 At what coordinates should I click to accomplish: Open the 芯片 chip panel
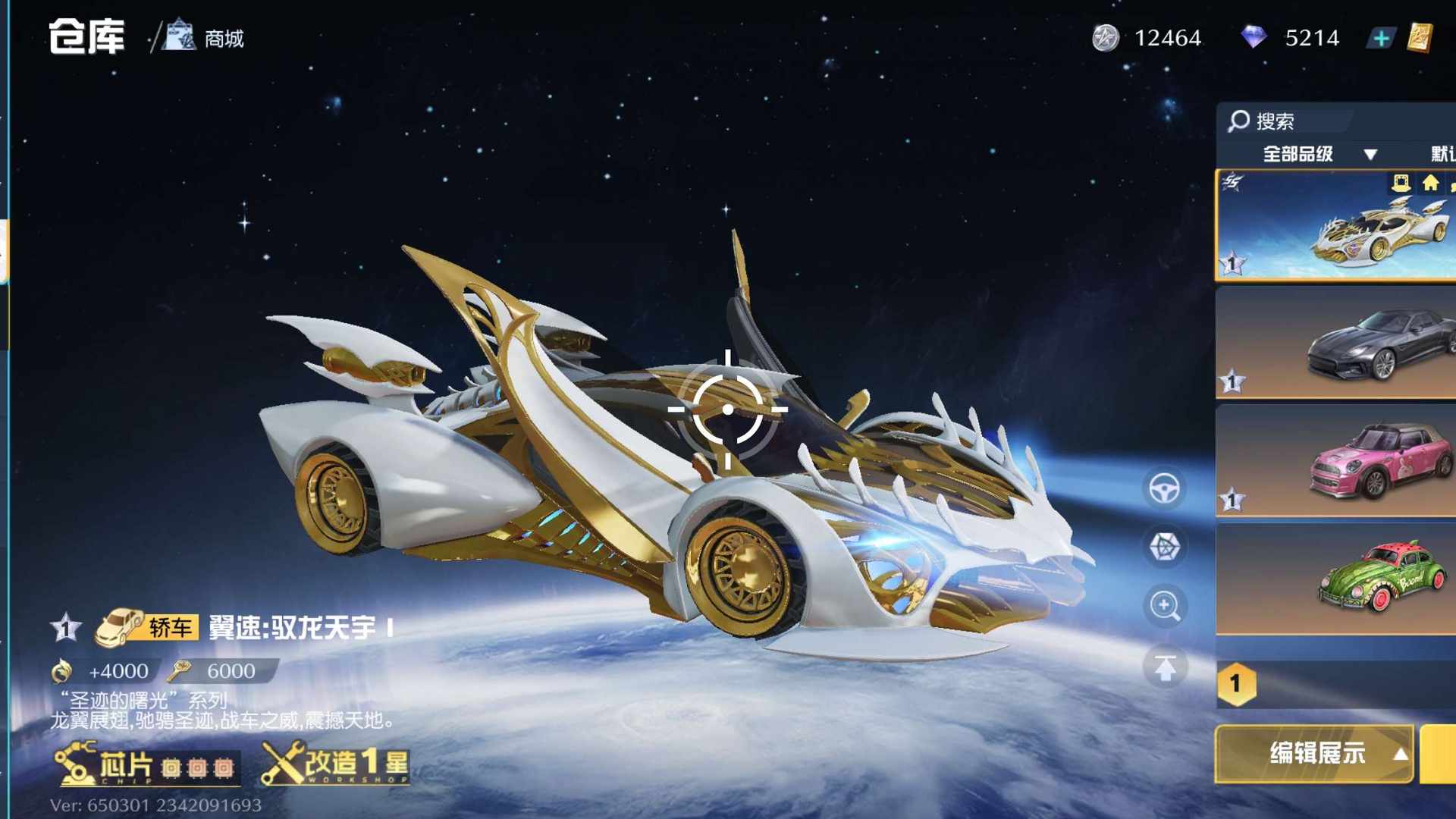146,765
